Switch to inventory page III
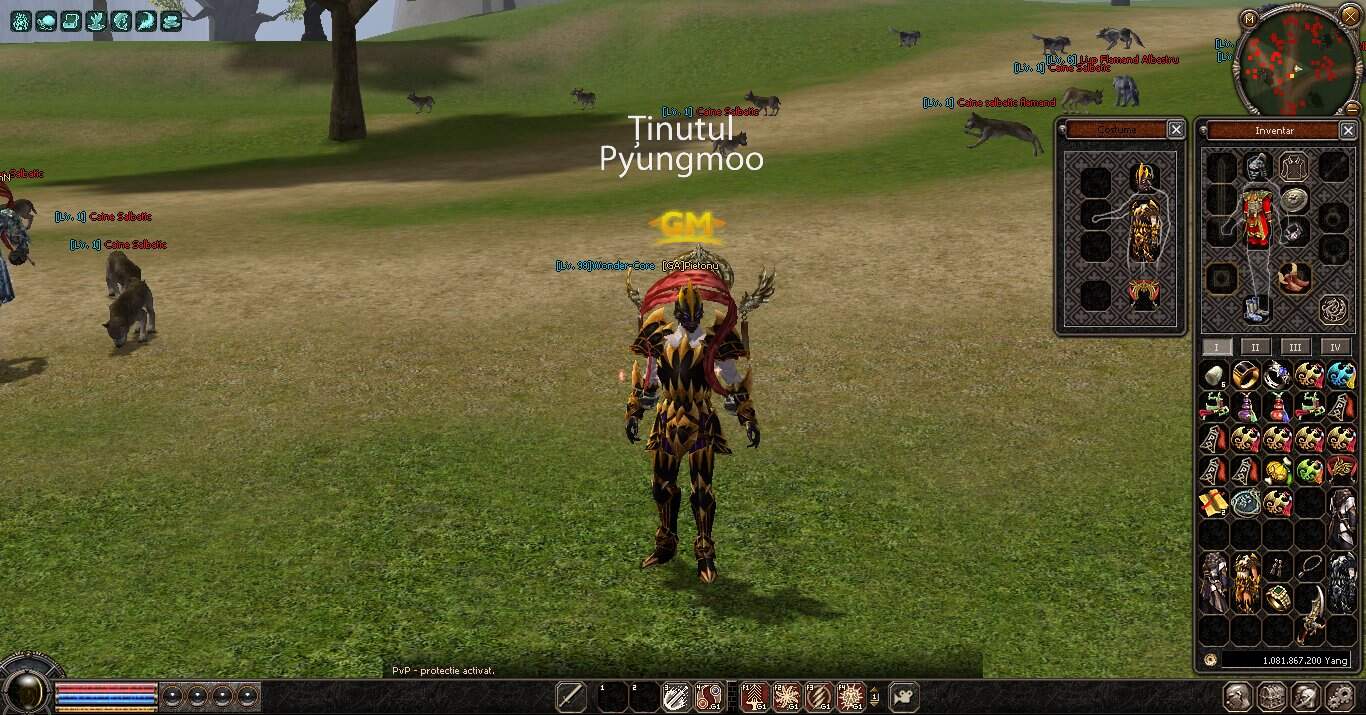 click(1295, 347)
